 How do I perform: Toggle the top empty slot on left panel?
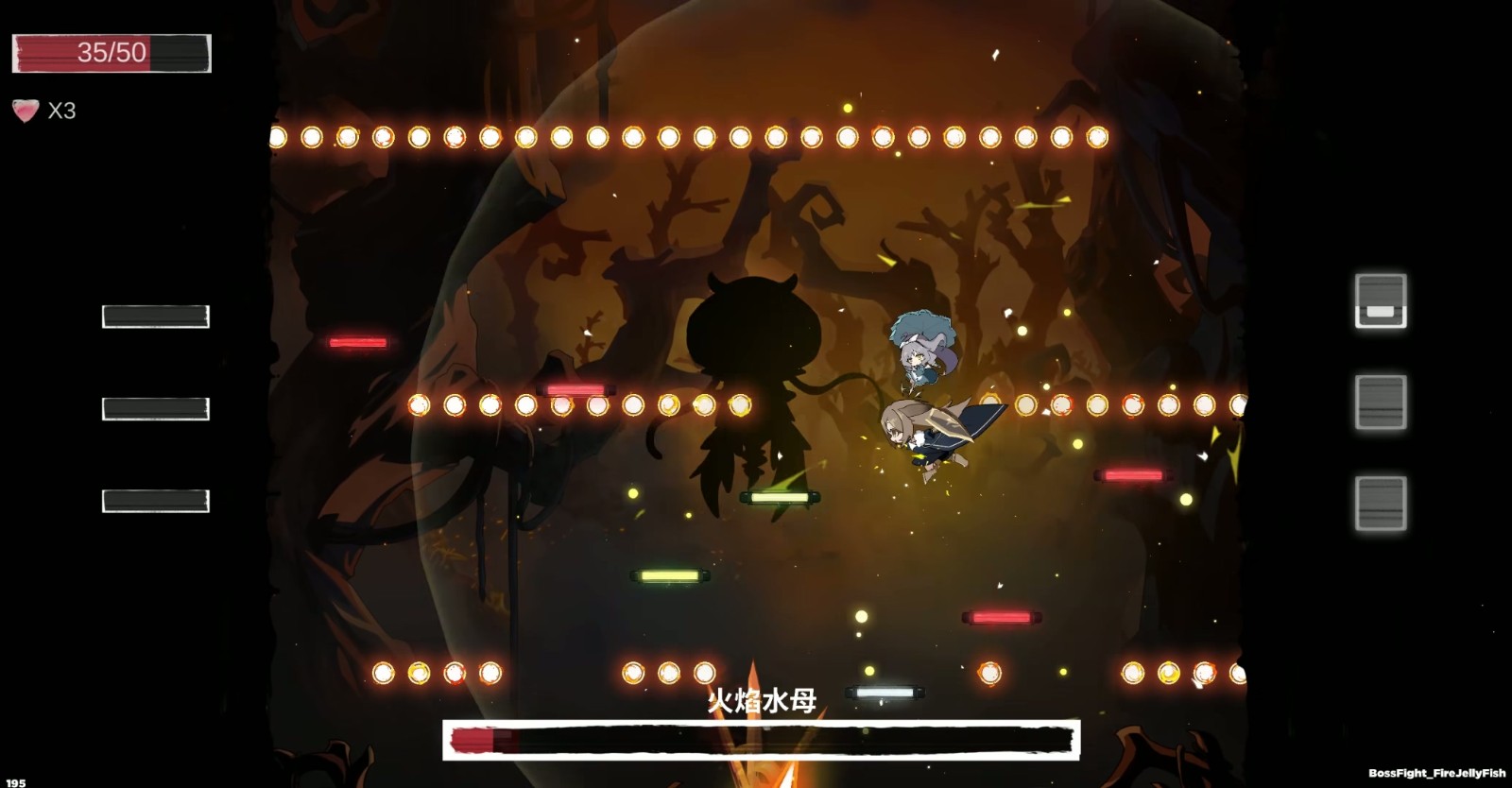coord(154,315)
